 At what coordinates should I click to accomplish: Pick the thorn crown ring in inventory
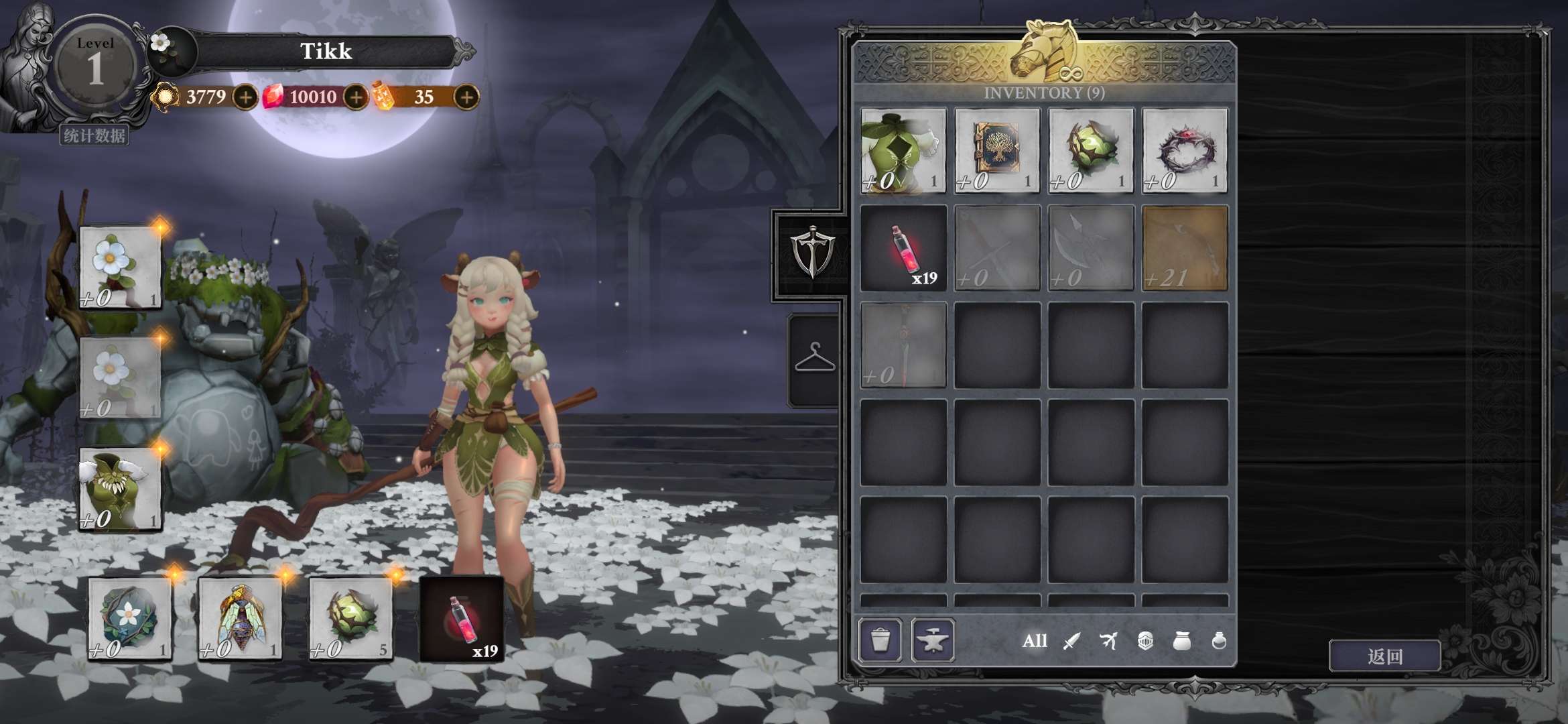(x=1185, y=151)
